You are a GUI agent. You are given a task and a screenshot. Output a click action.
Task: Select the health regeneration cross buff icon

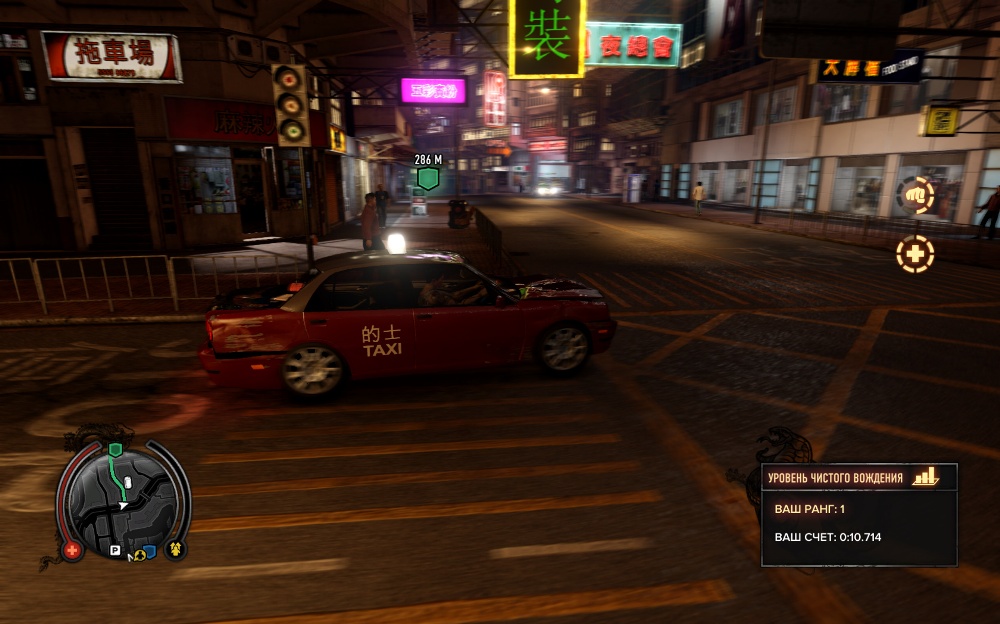(x=914, y=254)
